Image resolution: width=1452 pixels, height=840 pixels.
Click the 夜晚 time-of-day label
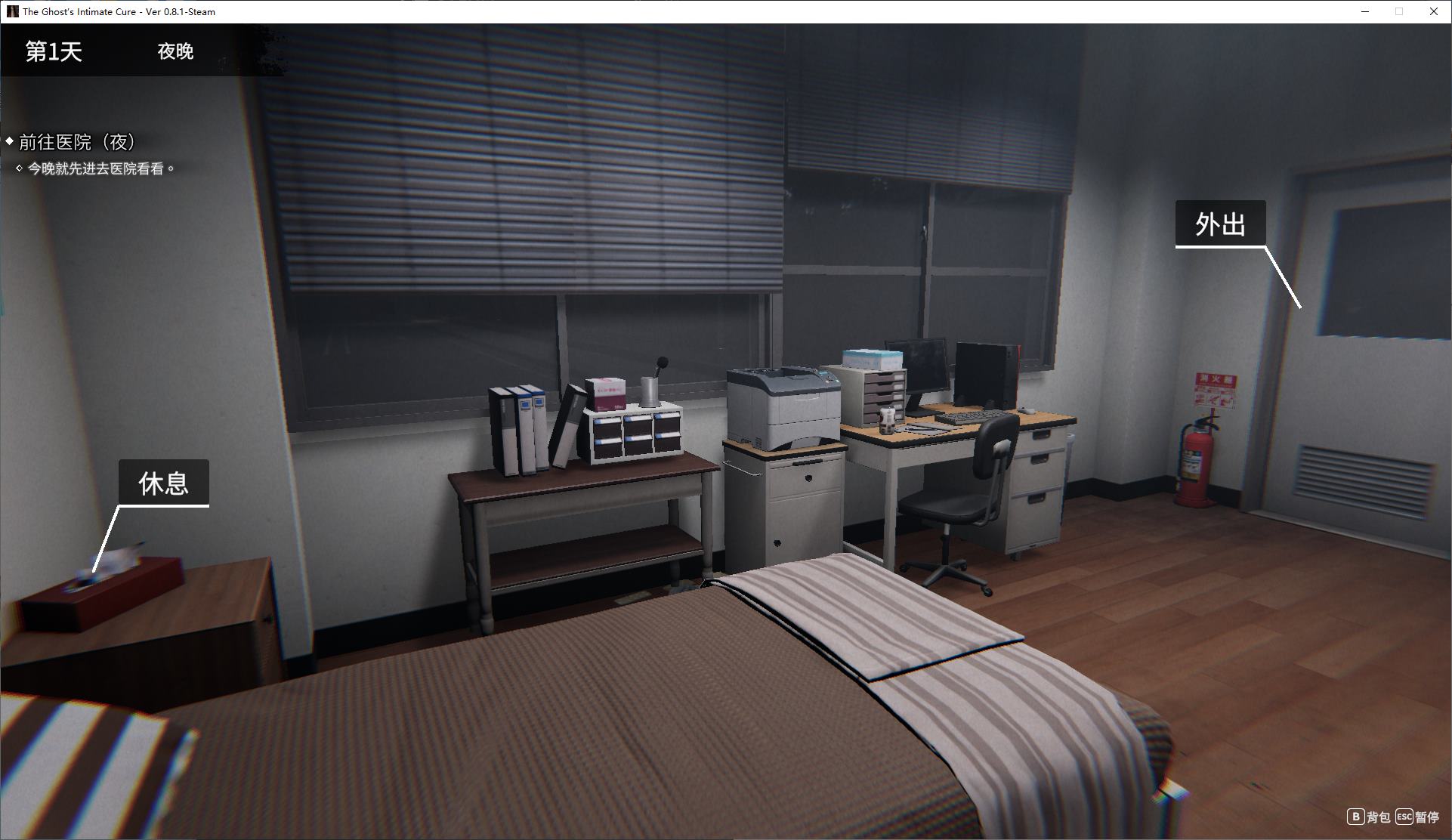coord(176,52)
